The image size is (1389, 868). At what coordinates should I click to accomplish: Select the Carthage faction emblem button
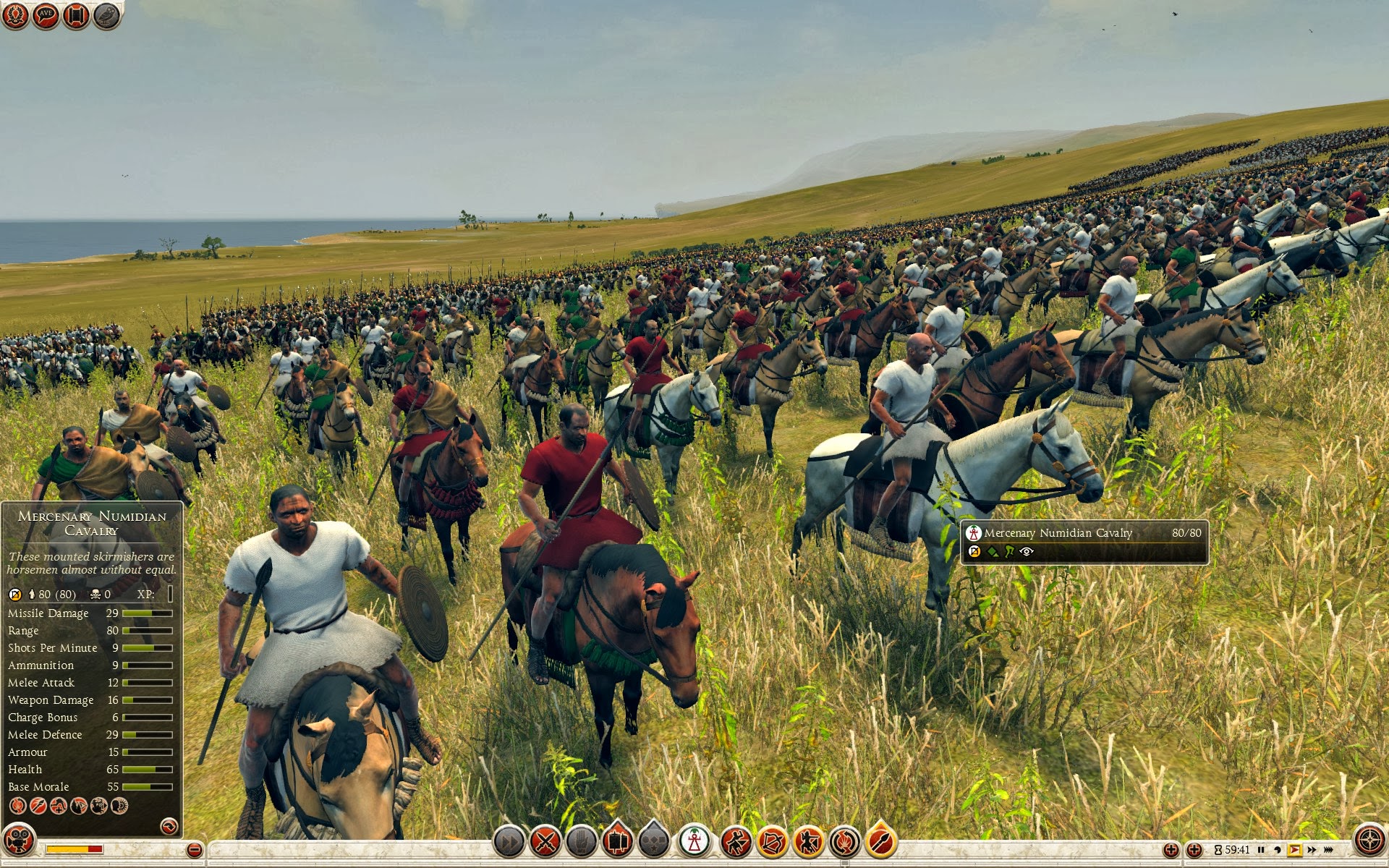(694, 841)
